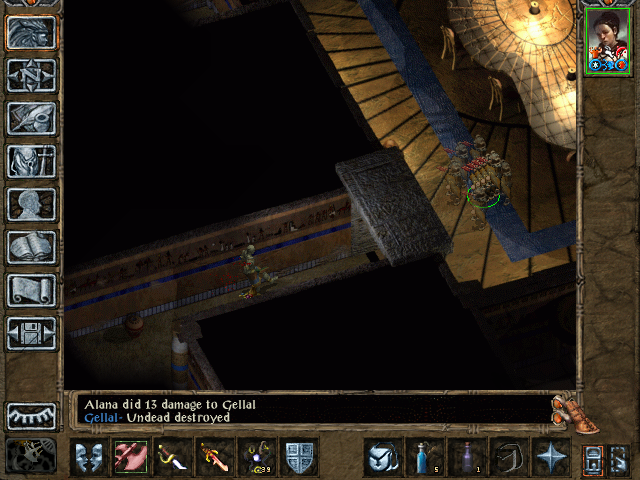This screenshot has width=640, height=480.
Task: Click the game clock gear icon
Action: (x=31, y=456)
